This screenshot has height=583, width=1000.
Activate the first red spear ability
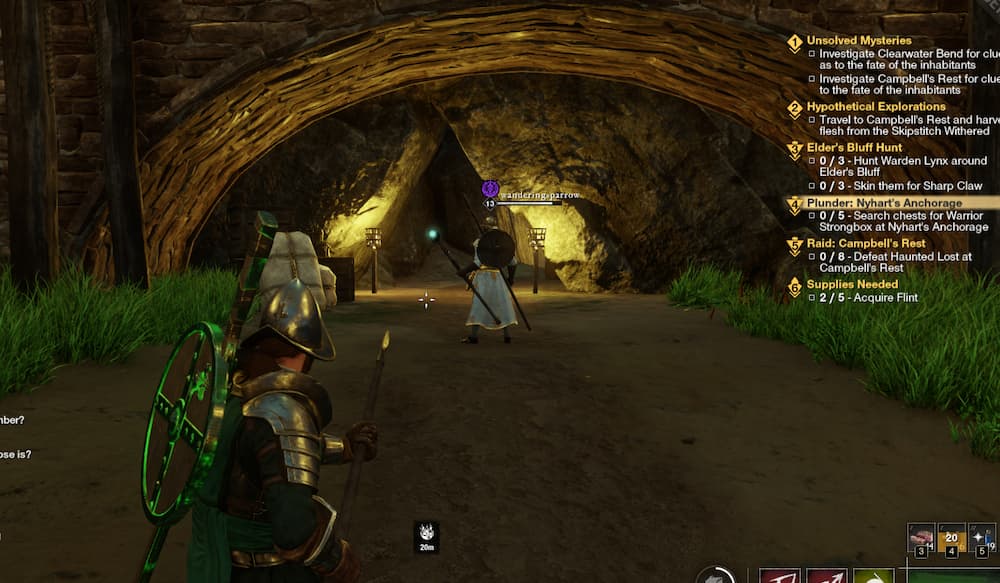779,576
